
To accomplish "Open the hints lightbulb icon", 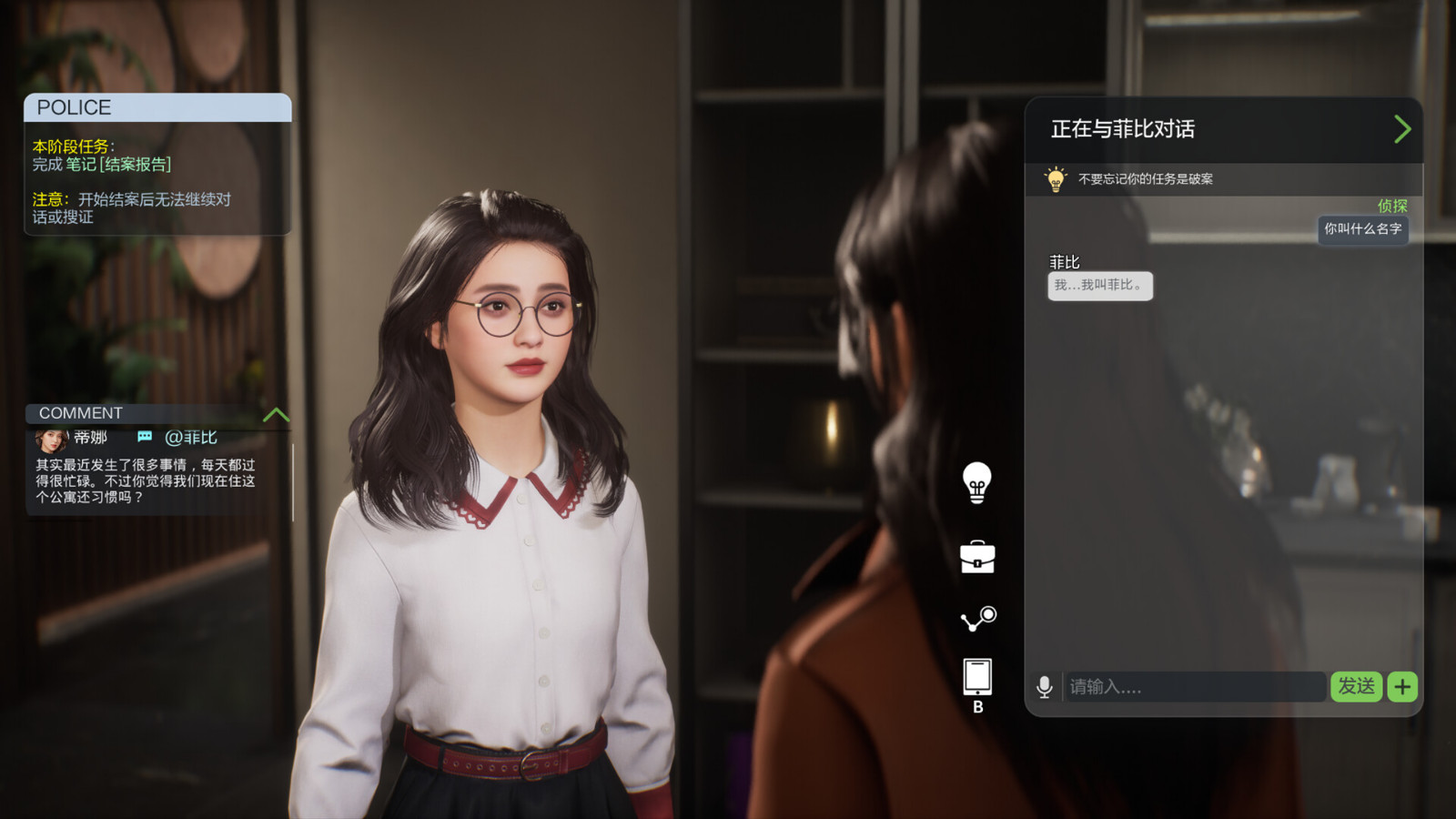I will pos(977,484).
